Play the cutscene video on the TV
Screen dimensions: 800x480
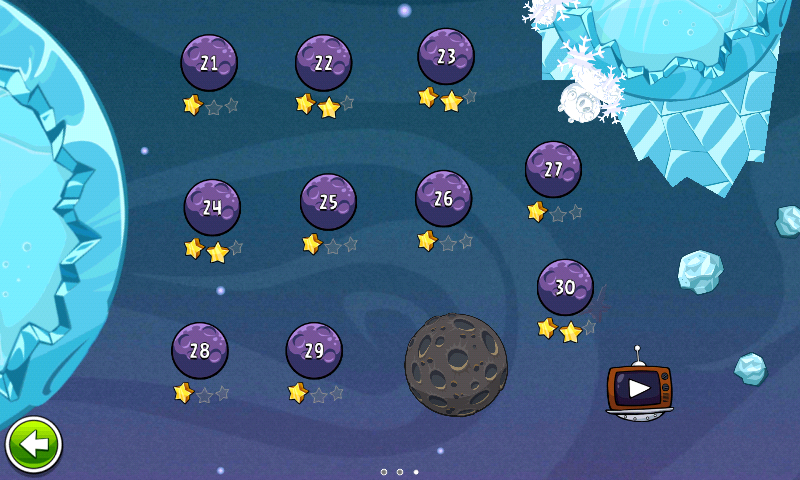639,388
